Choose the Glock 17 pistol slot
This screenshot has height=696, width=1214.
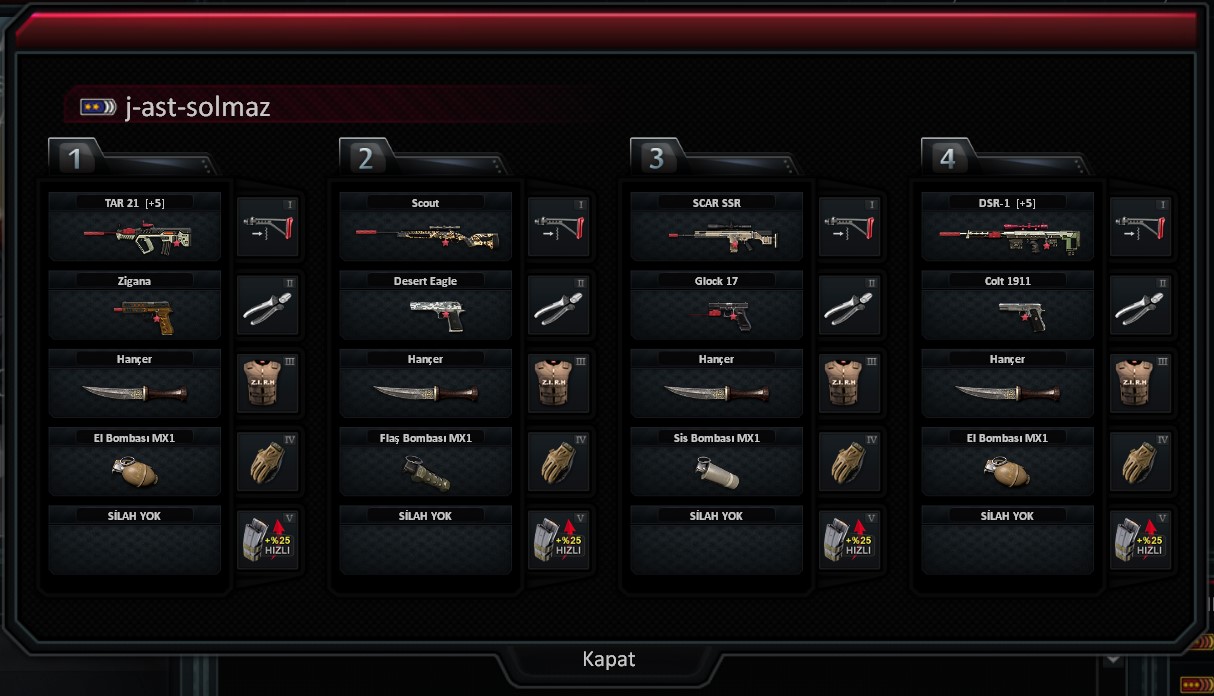[717, 305]
